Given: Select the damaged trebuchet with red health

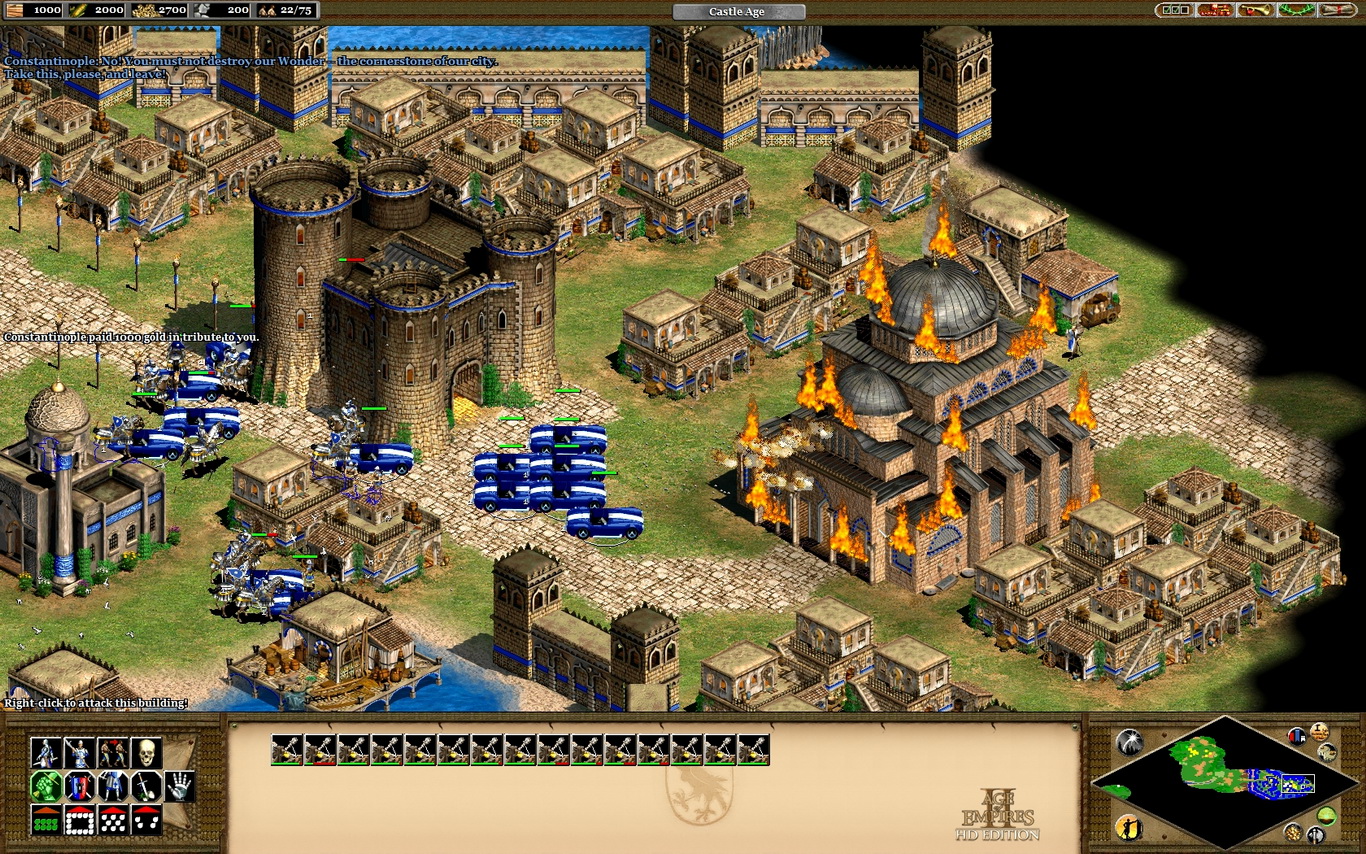Looking at the screenshot, I should [x=321, y=749].
